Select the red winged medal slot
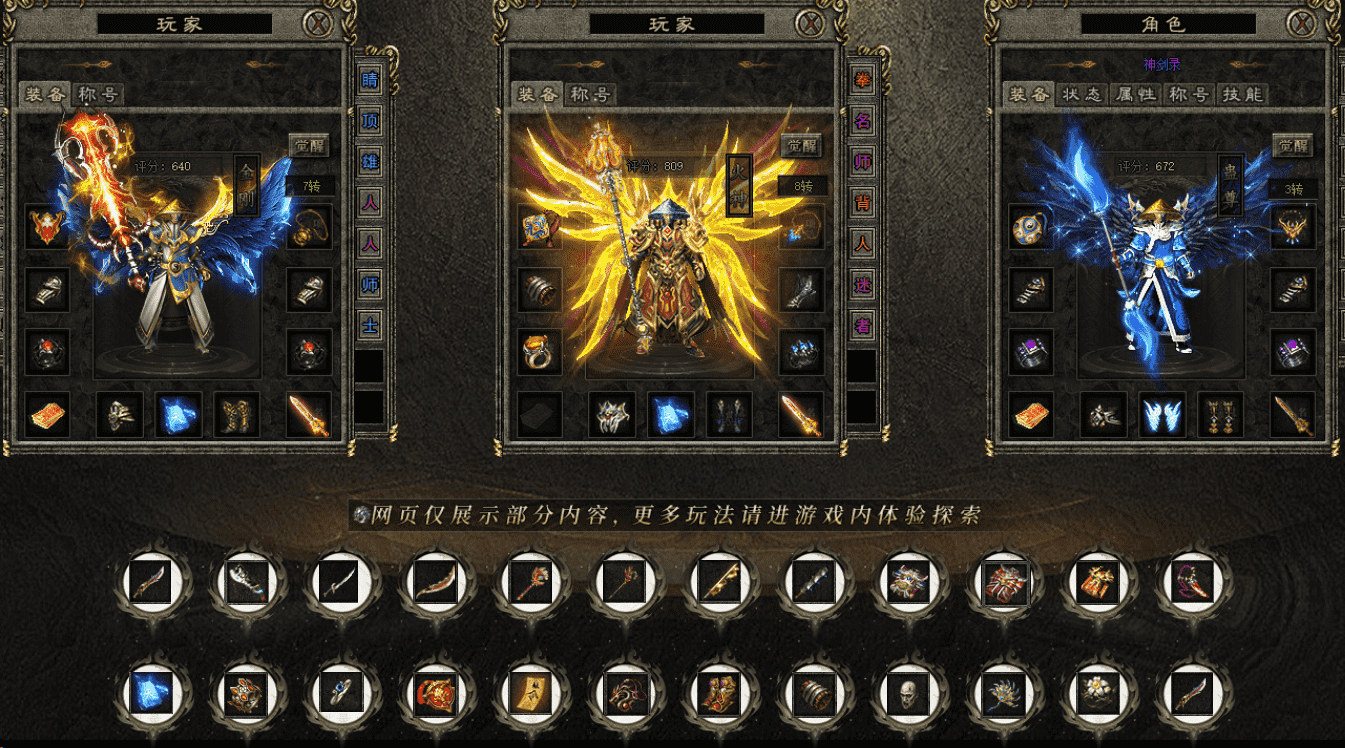The height and width of the screenshot is (748, 1345). click(47, 228)
